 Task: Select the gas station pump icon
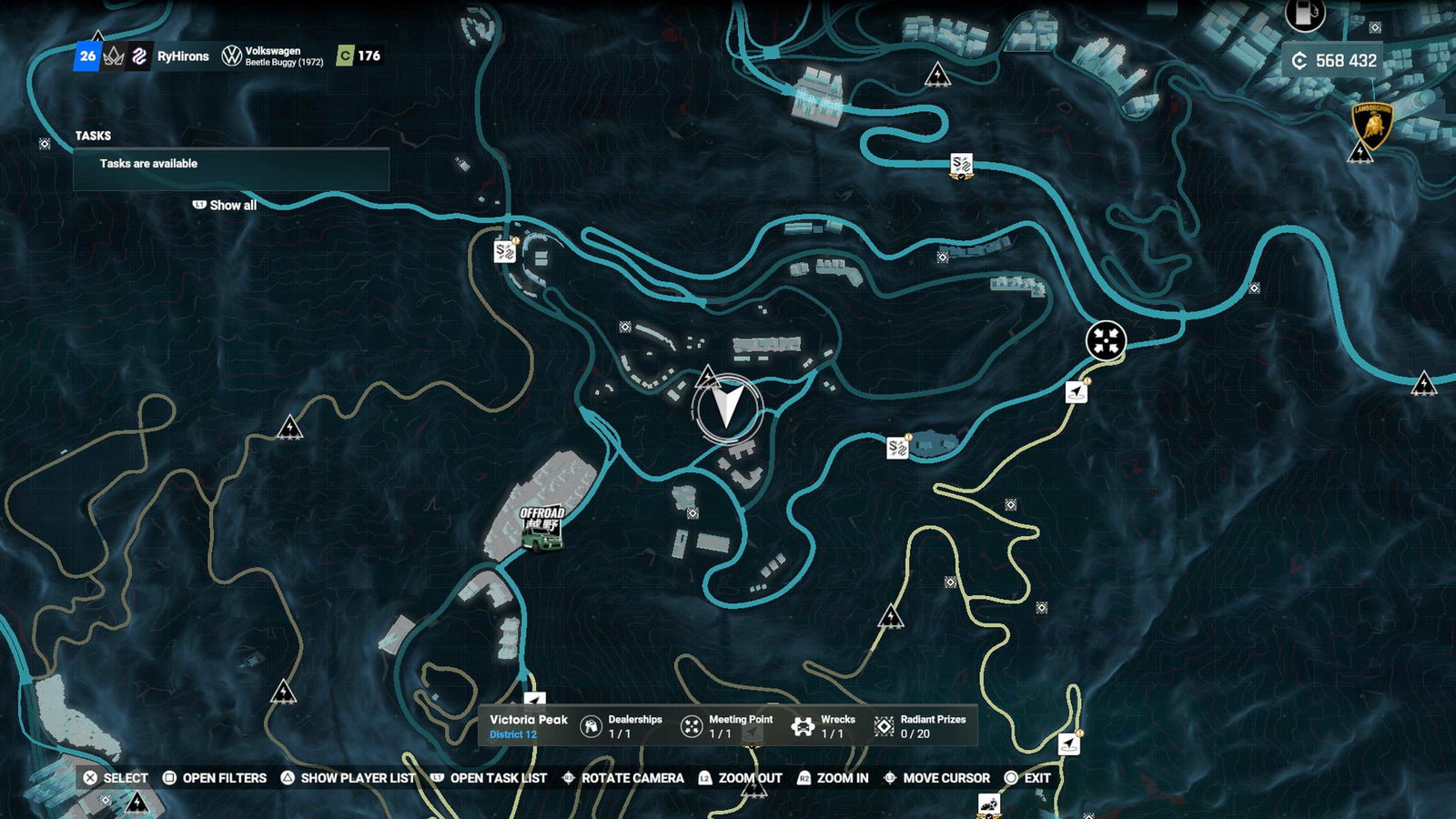click(1304, 14)
